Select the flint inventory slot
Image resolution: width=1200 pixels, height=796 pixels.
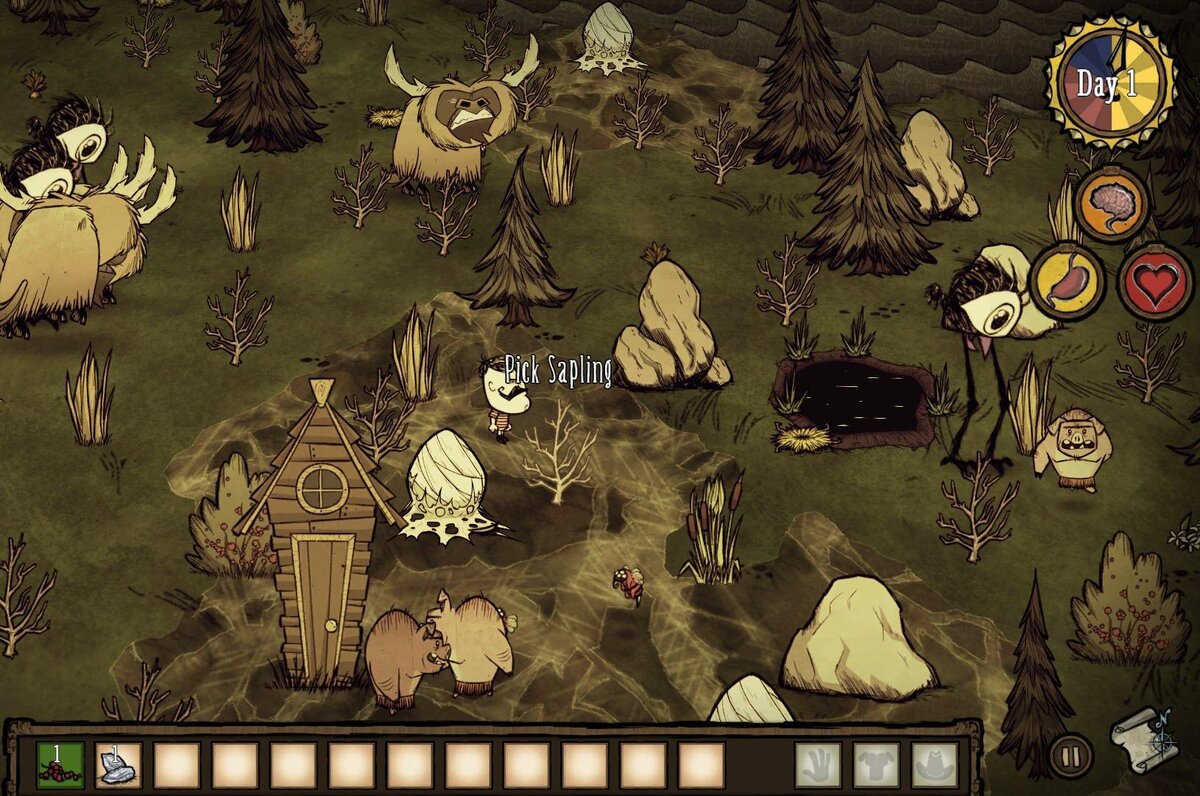point(118,765)
